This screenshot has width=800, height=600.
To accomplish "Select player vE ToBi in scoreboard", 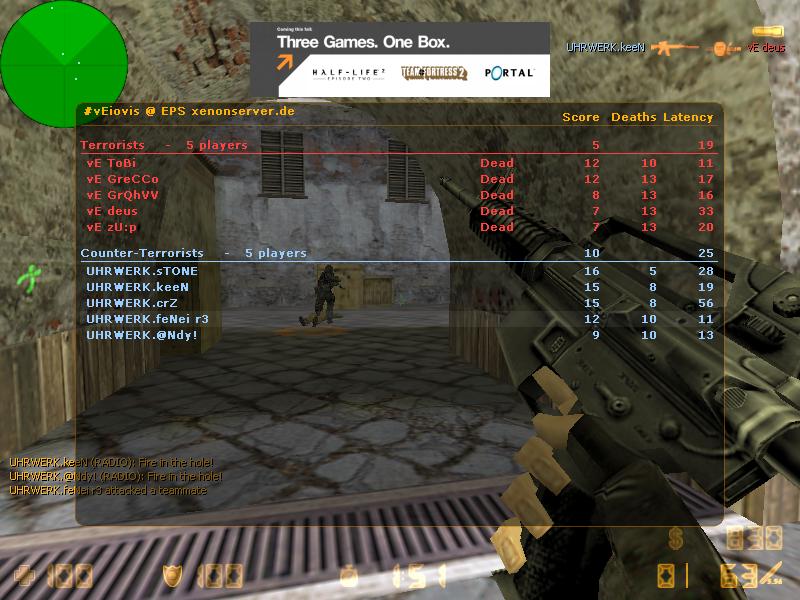I will pyautogui.click(x=111, y=163).
